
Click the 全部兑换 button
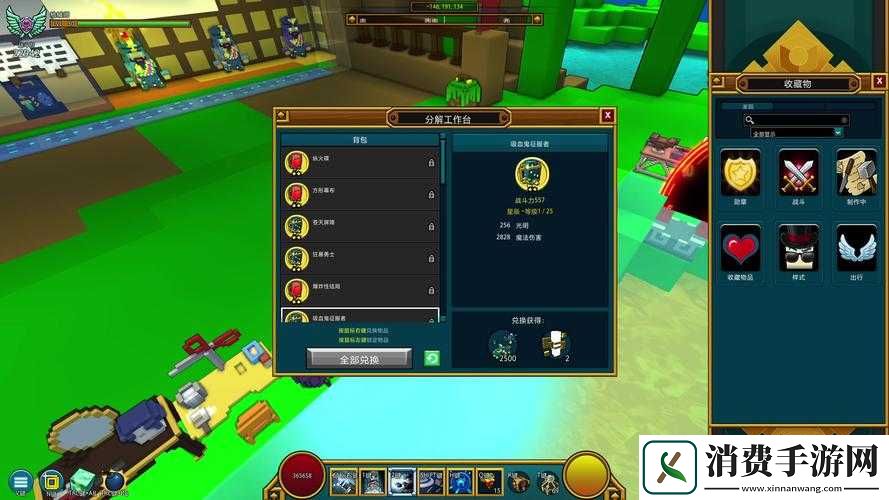click(359, 358)
